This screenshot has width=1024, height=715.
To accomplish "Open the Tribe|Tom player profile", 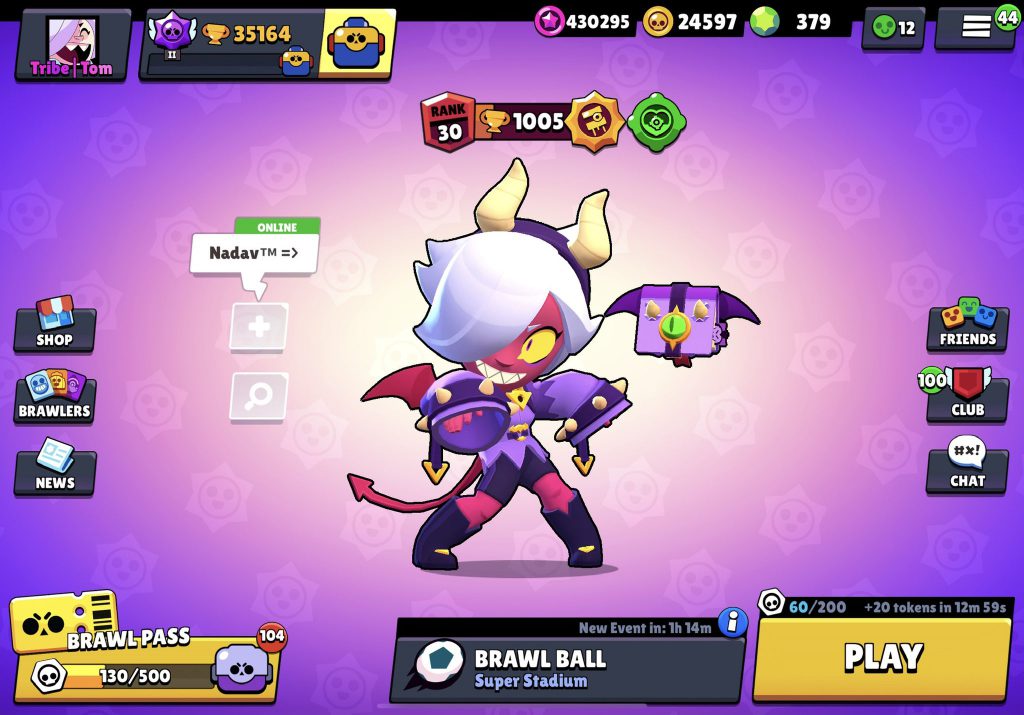I will [71, 45].
